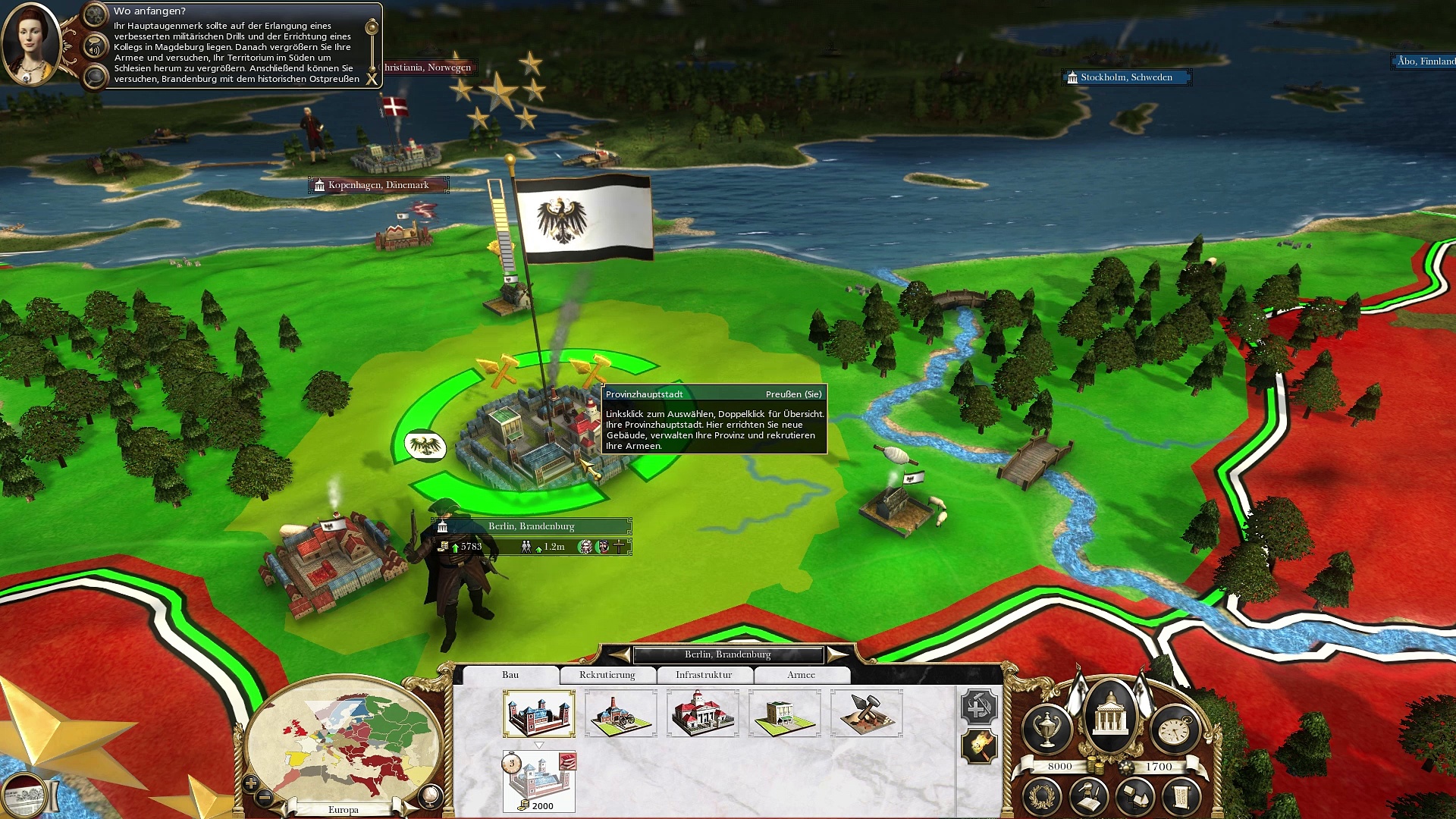The image size is (1456, 819).
Task: Click the flaming torch demolish button
Action: pyautogui.click(x=978, y=747)
